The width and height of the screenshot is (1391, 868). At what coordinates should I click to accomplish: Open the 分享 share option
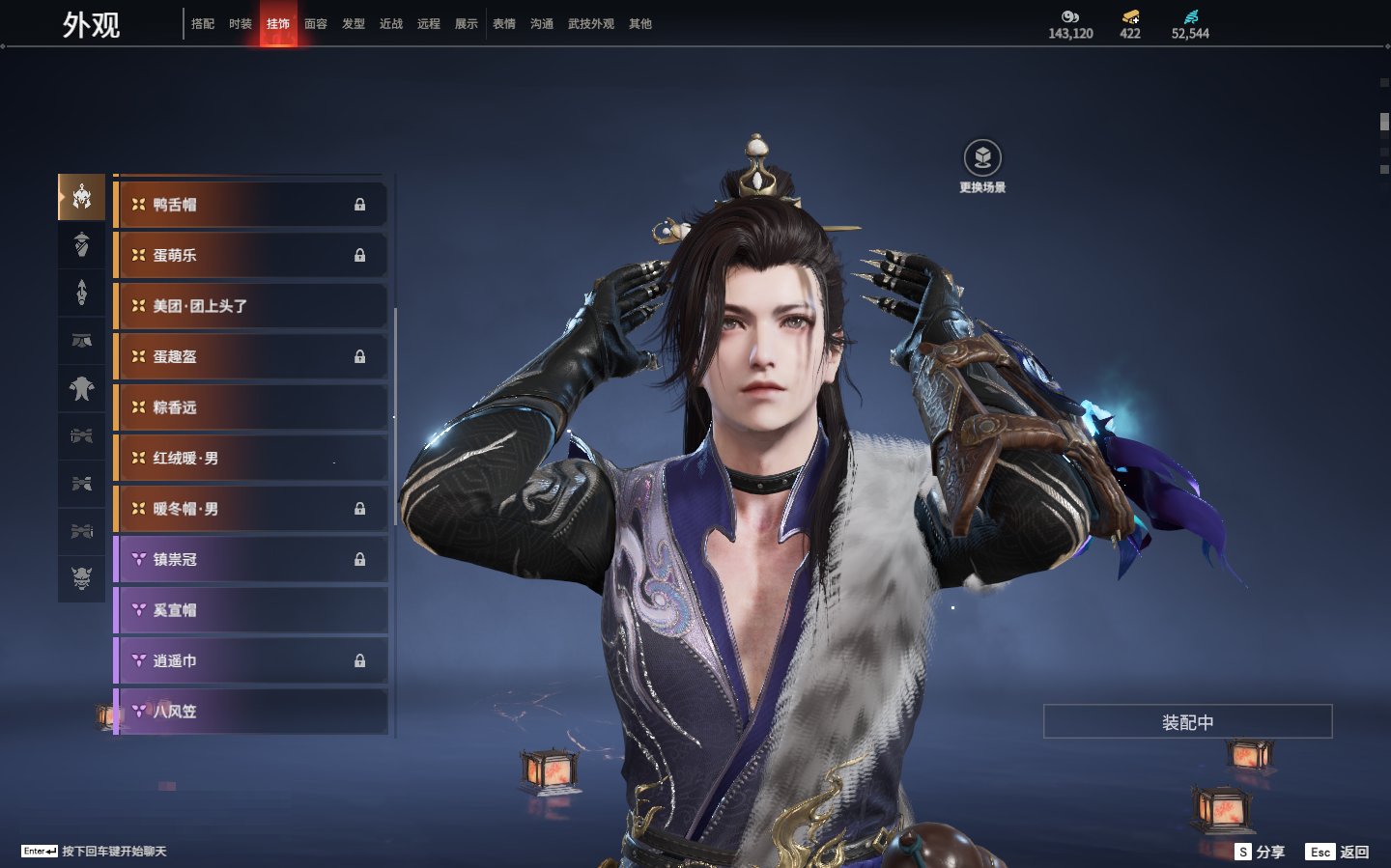click(x=1261, y=852)
